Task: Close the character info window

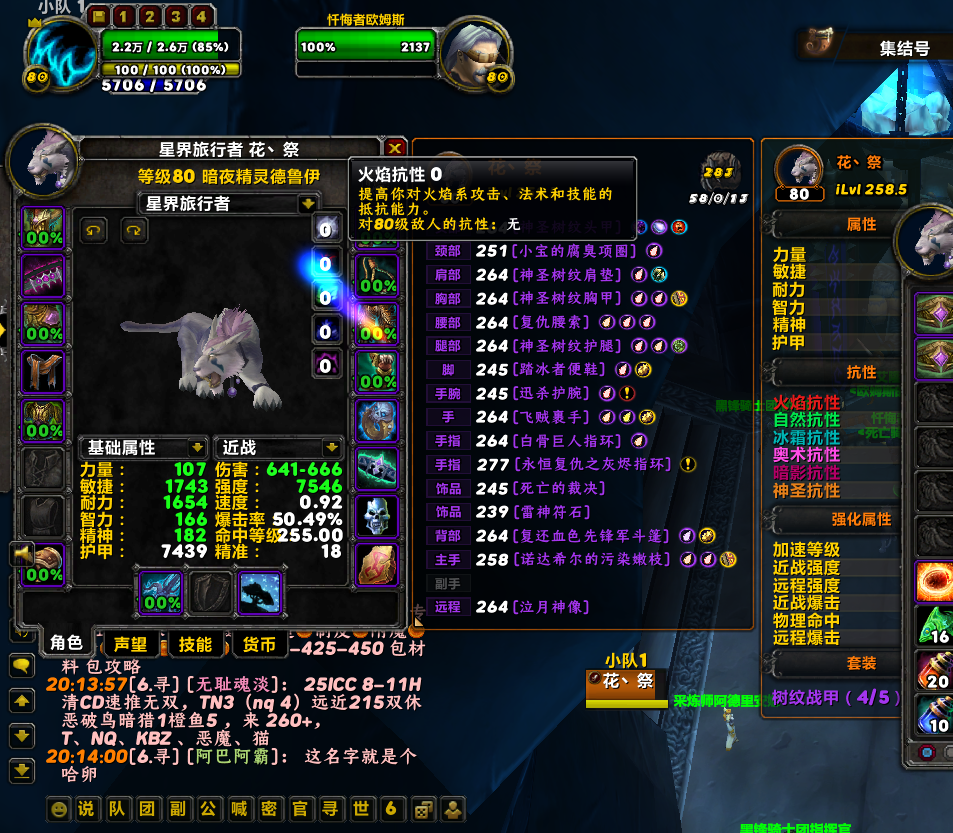Action: pos(396,149)
